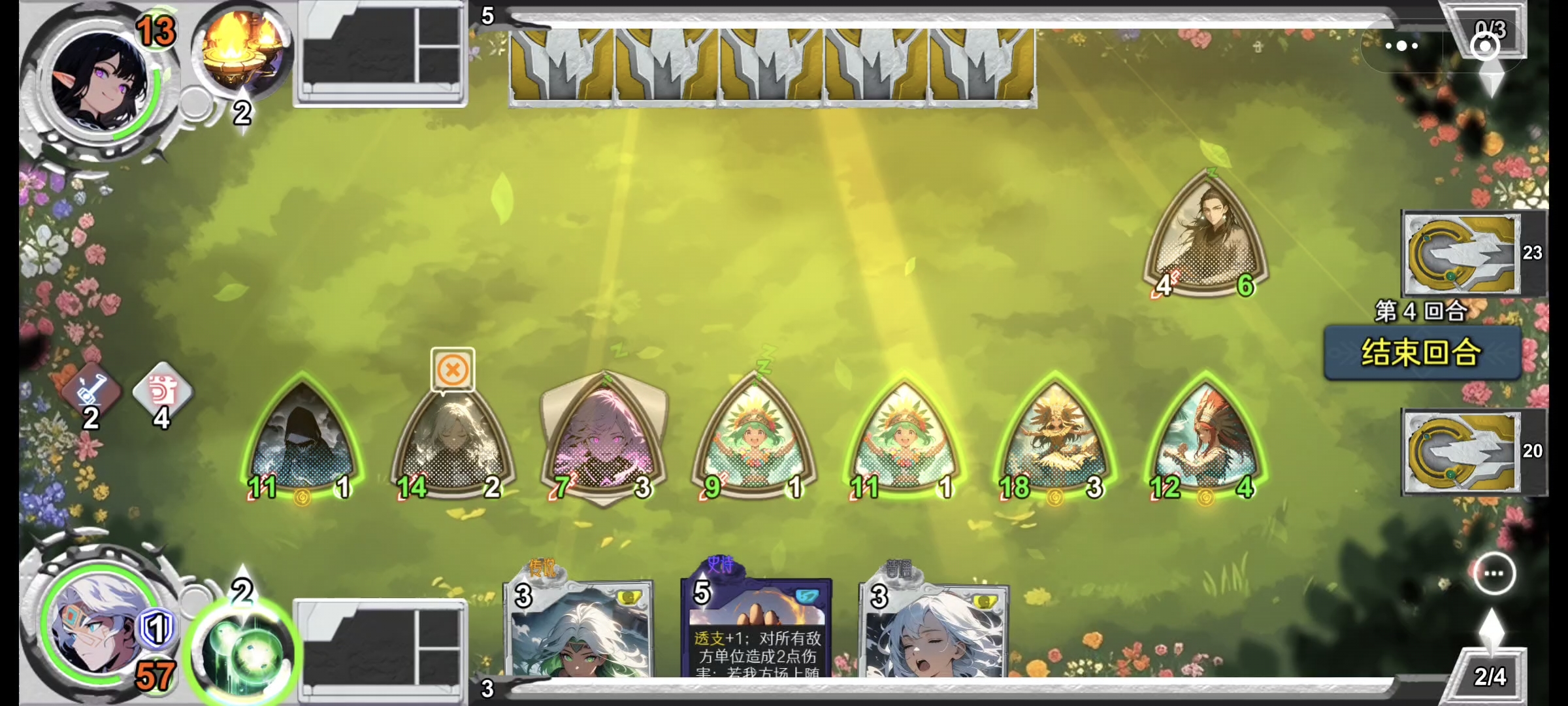This screenshot has width=1568, height=706.
Task: Close the mini program with target button
Action: pyautogui.click(x=1485, y=46)
